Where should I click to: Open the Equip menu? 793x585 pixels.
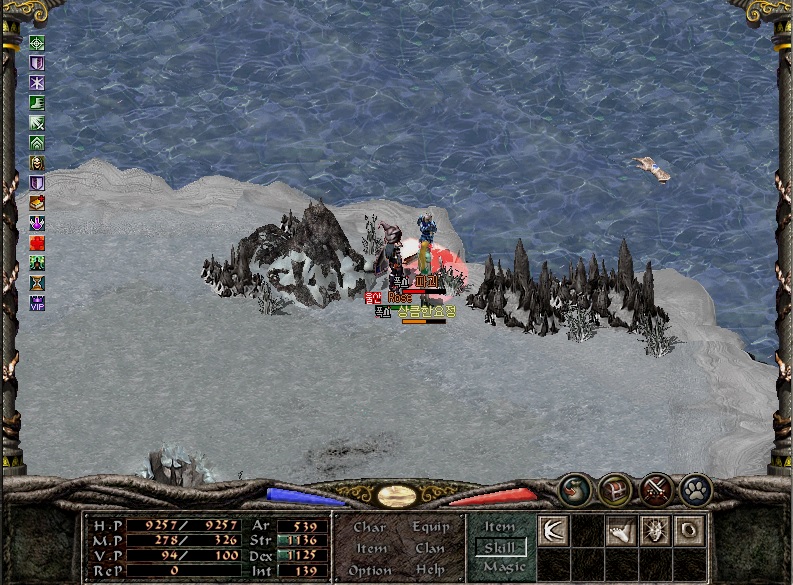coord(430,527)
